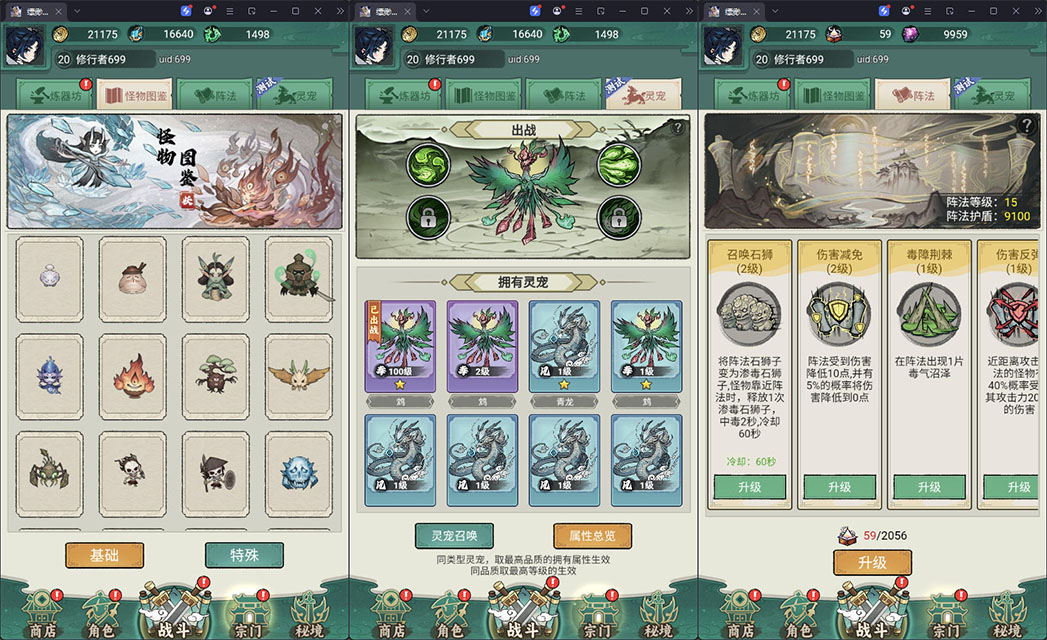Switch to the 特殊 monster category
The image size is (1047, 640).
[244, 555]
